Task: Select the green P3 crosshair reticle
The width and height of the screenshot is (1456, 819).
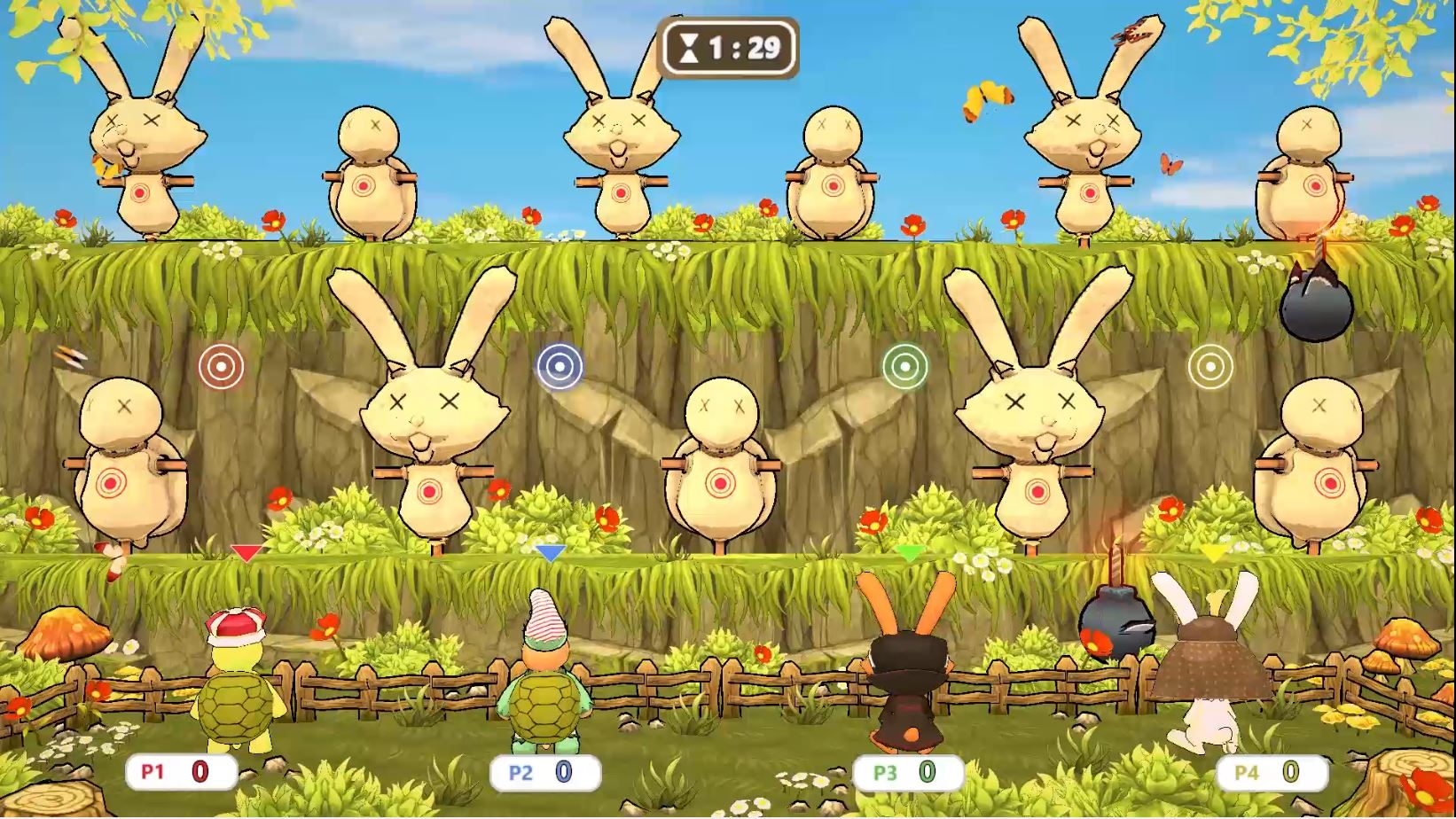Action: tap(905, 365)
